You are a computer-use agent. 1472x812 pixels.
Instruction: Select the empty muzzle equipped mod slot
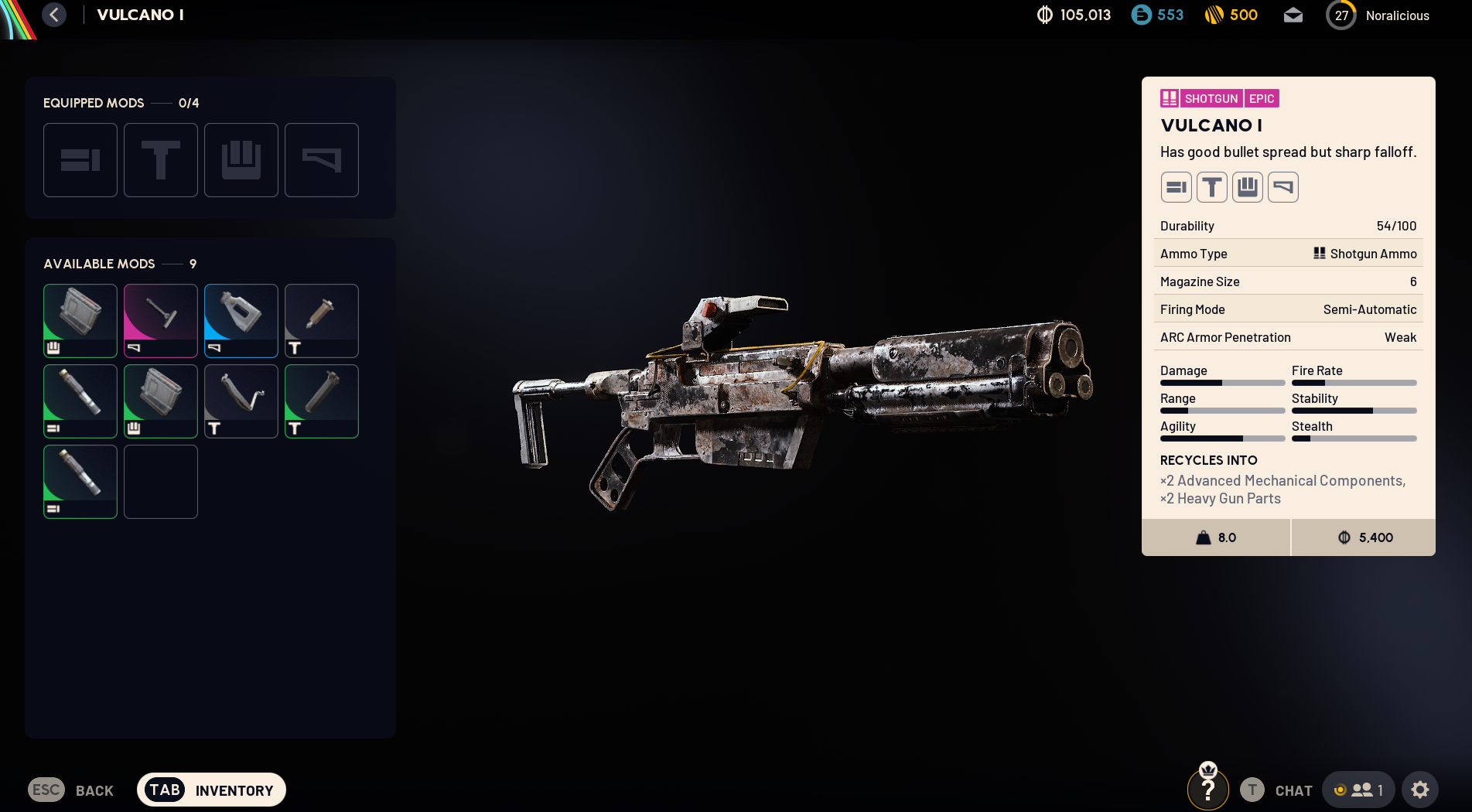(x=80, y=160)
